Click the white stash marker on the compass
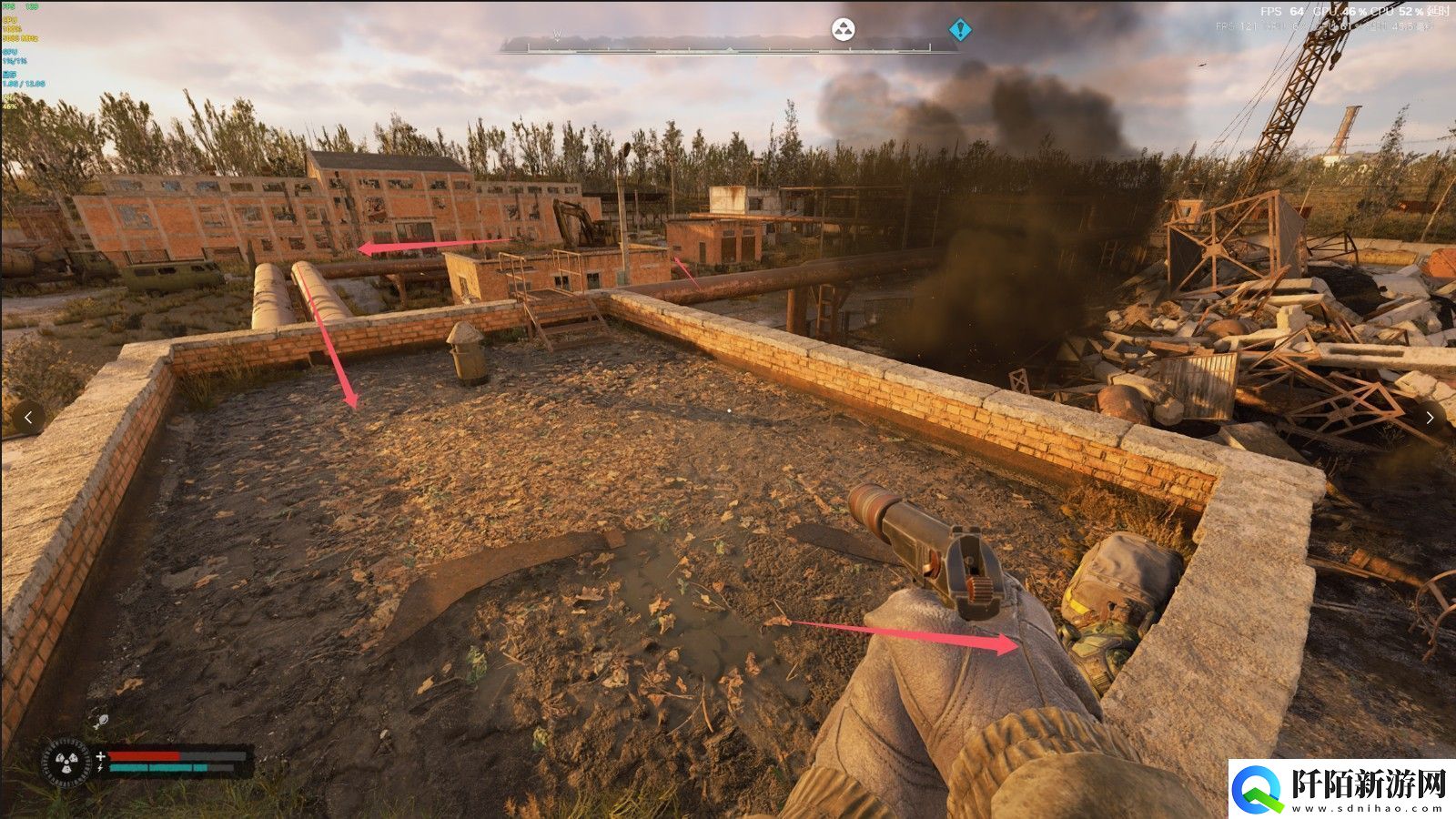Image resolution: width=1456 pixels, height=819 pixels. coord(844,30)
